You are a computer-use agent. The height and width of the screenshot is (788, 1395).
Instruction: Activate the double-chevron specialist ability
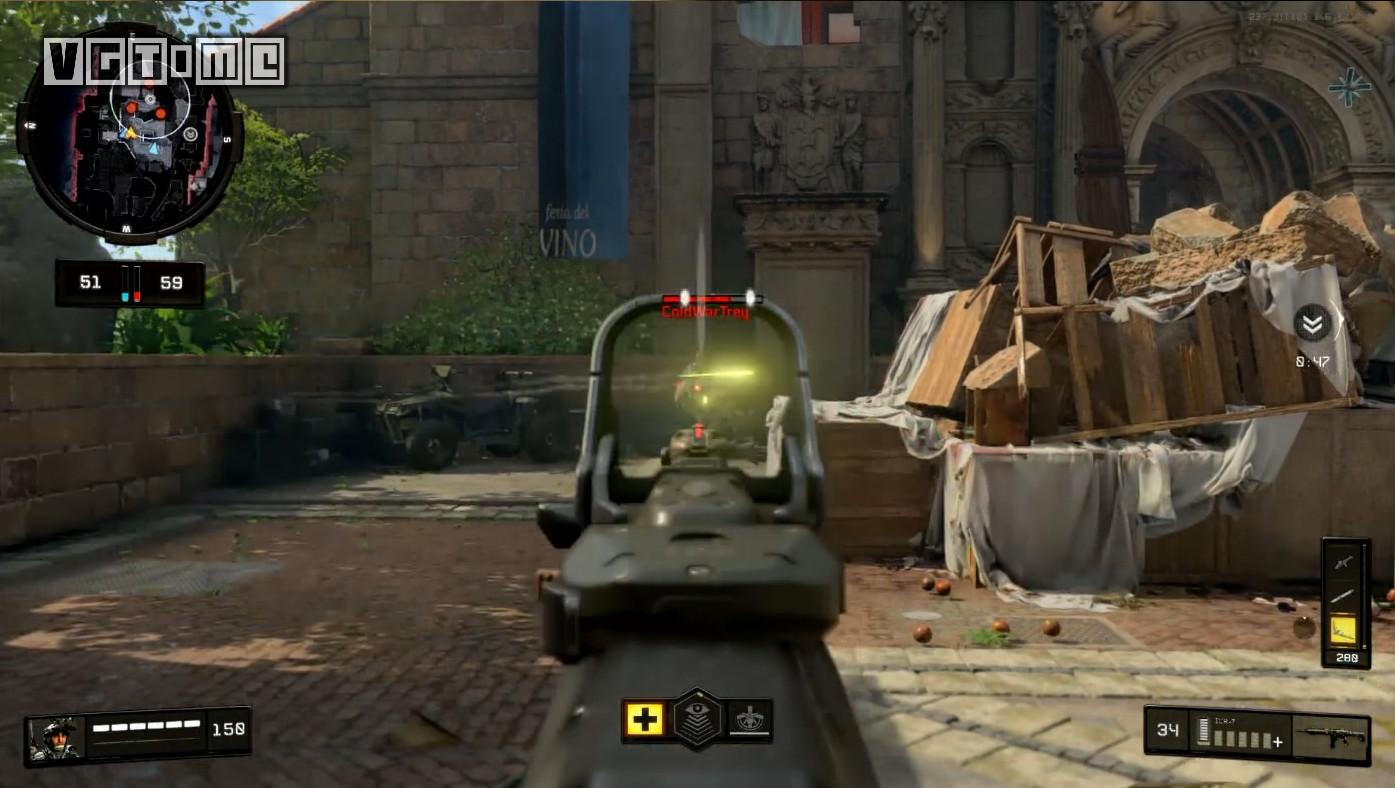coord(1312,323)
